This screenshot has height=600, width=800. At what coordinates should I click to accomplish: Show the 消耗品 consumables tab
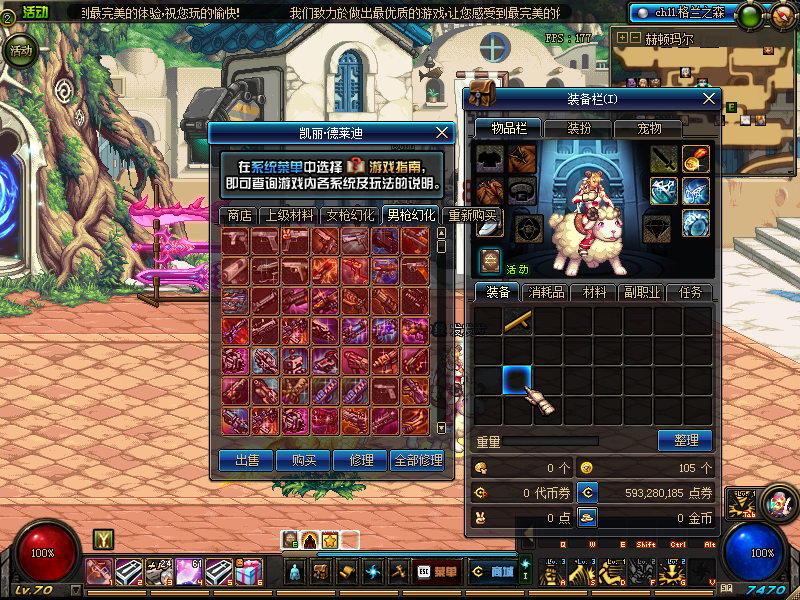[546, 293]
